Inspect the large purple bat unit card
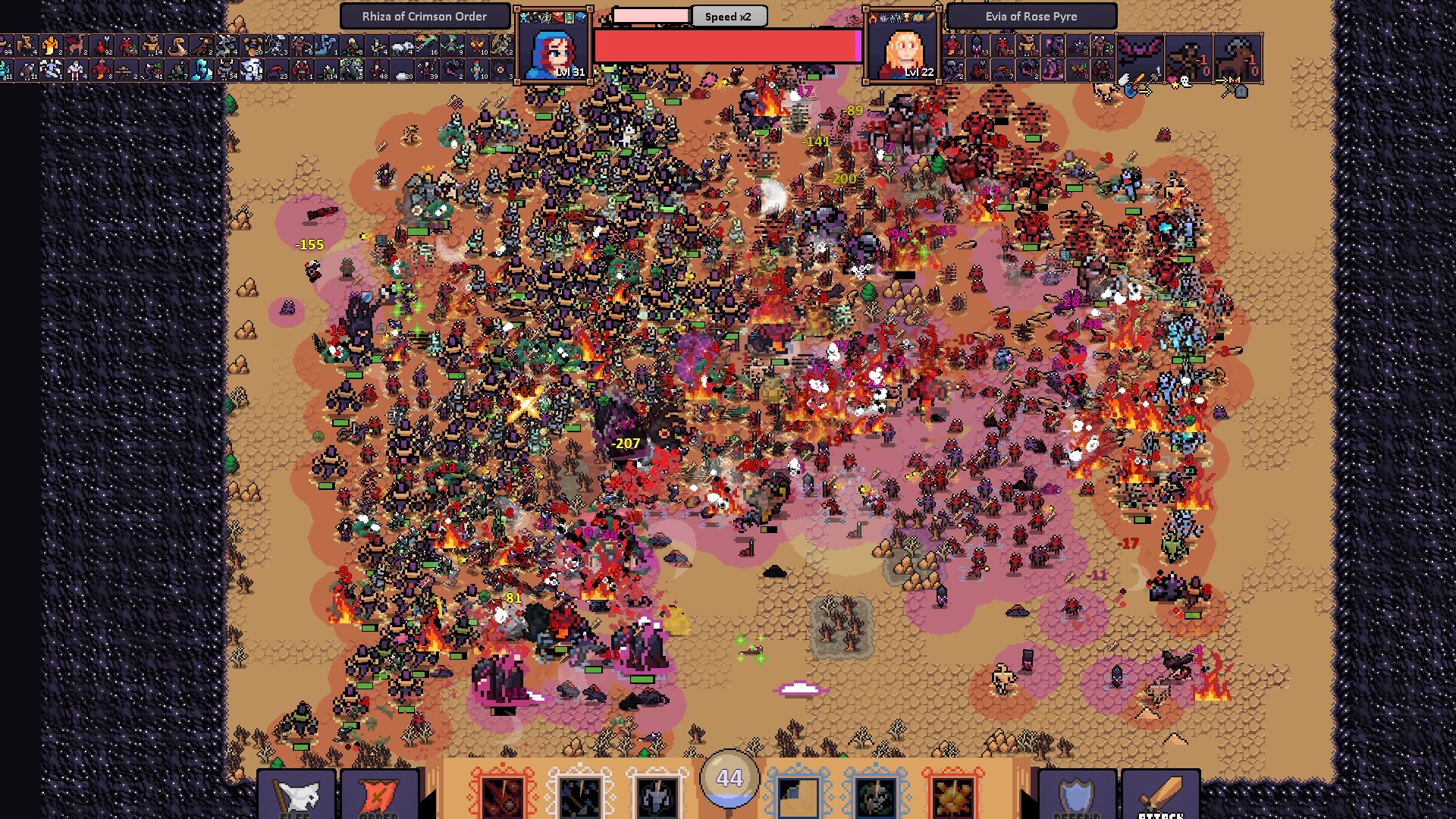 tap(1140, 58)
